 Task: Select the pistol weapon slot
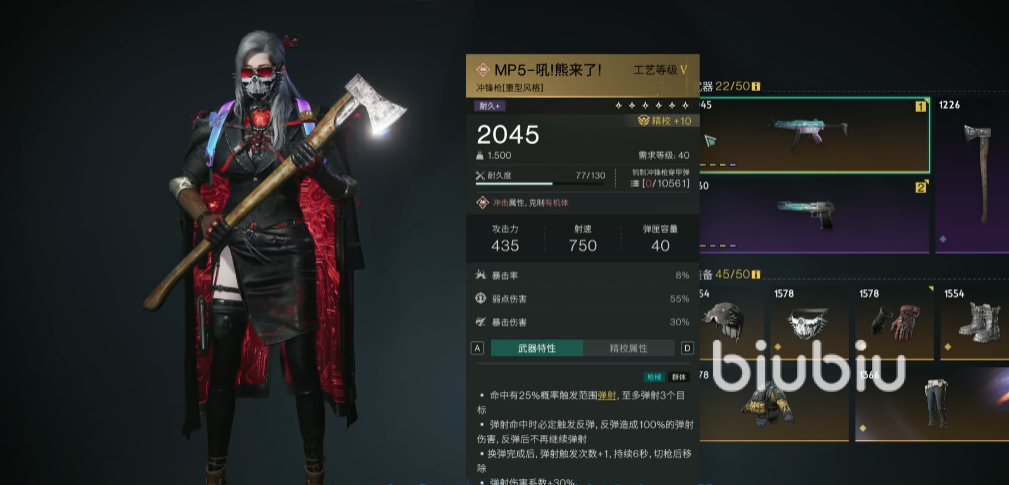(x=813, y=214)
